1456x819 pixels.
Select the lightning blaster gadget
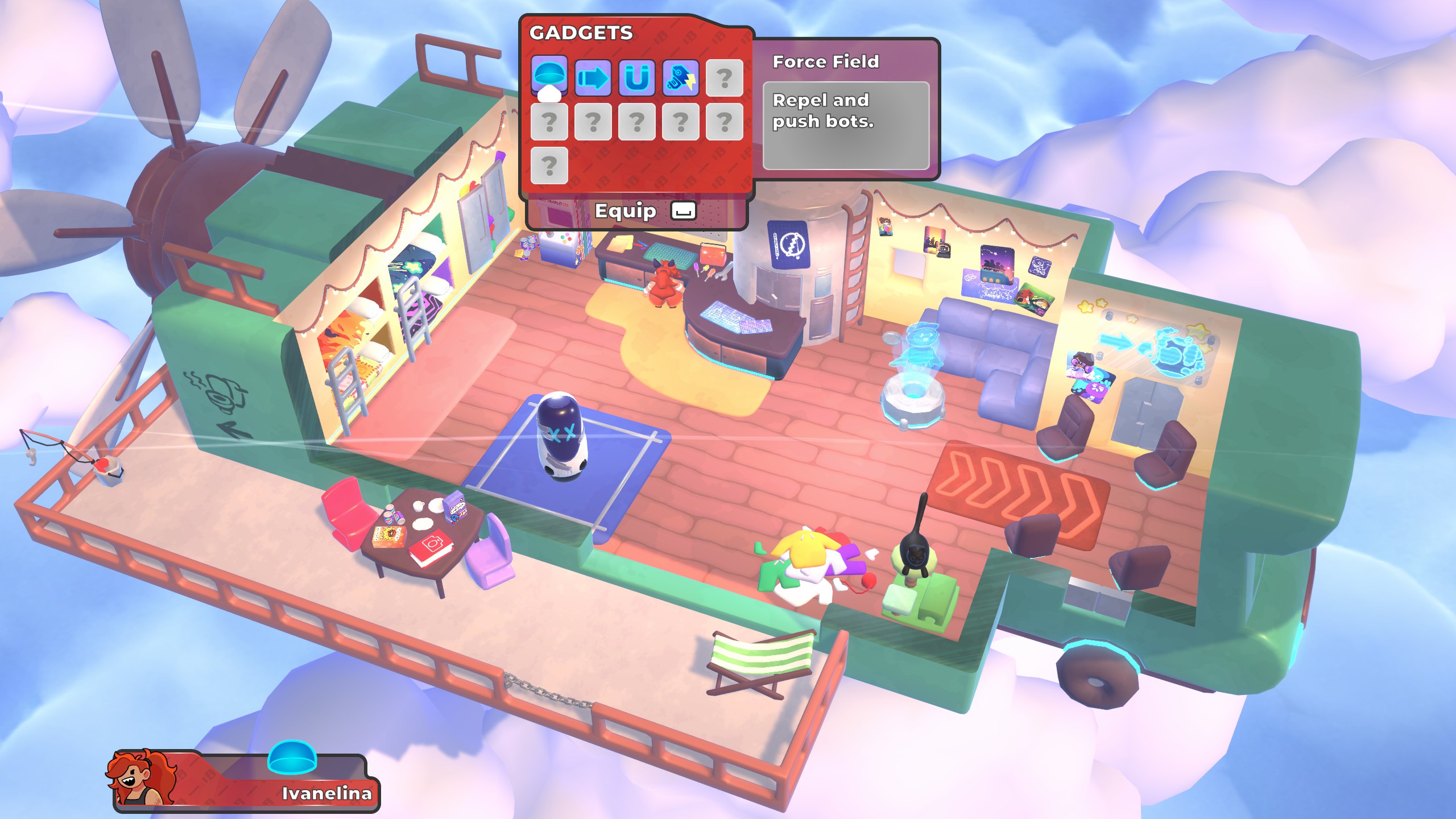coord(680,77)
